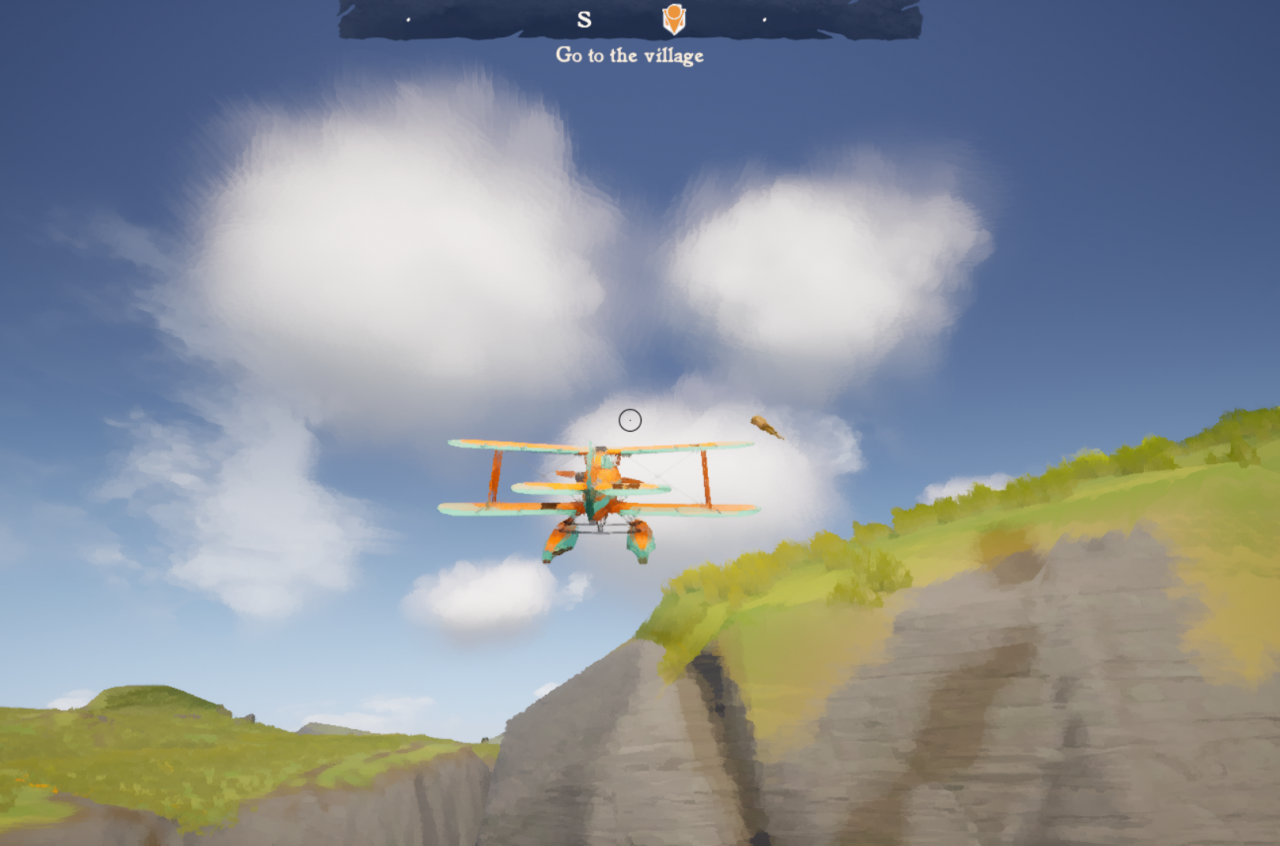Select the Go to the village objective
The image size is (1280, 846).
point(630,55)
